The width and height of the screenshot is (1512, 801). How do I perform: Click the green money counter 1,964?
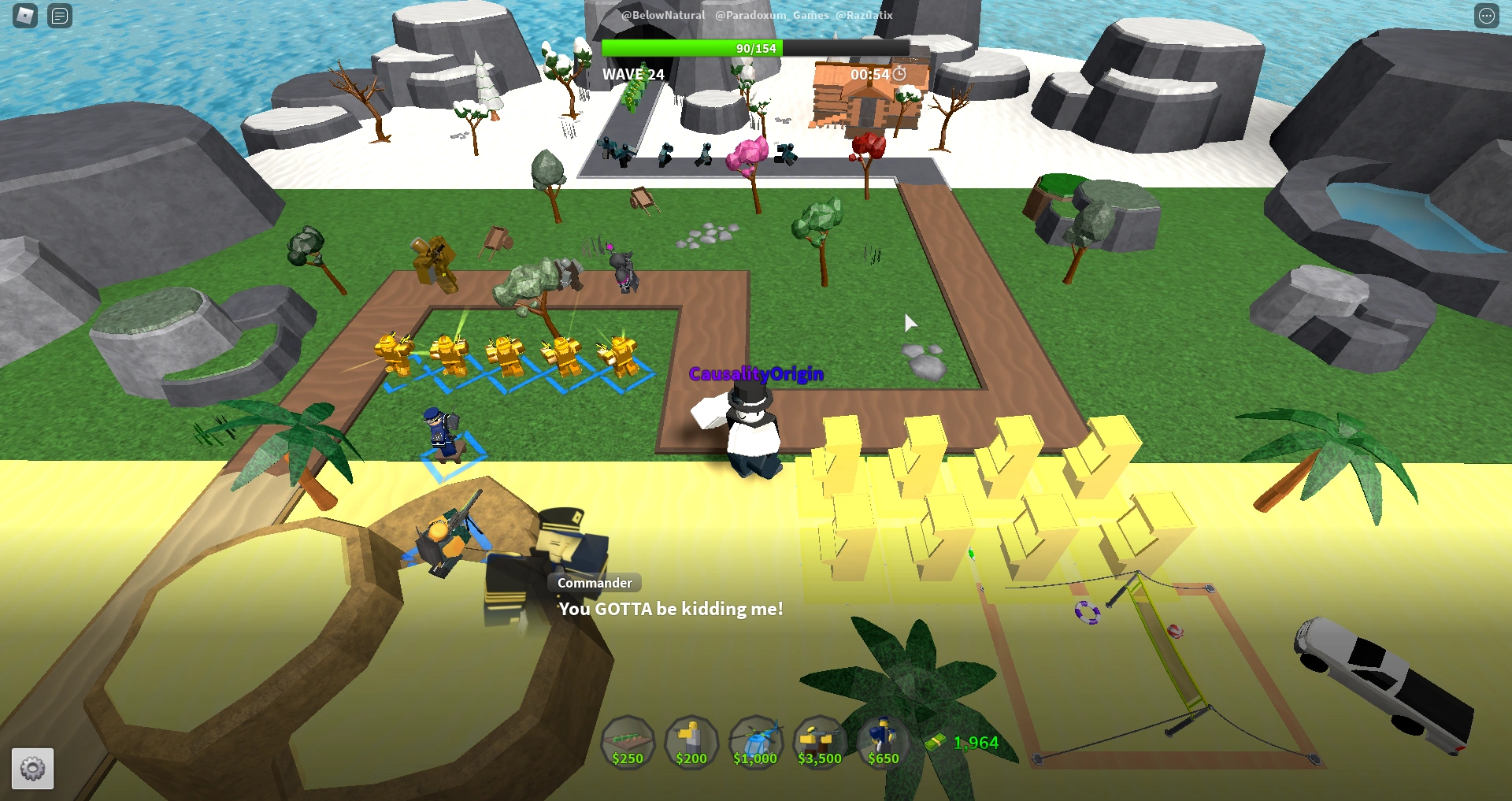tap(976, 741)
